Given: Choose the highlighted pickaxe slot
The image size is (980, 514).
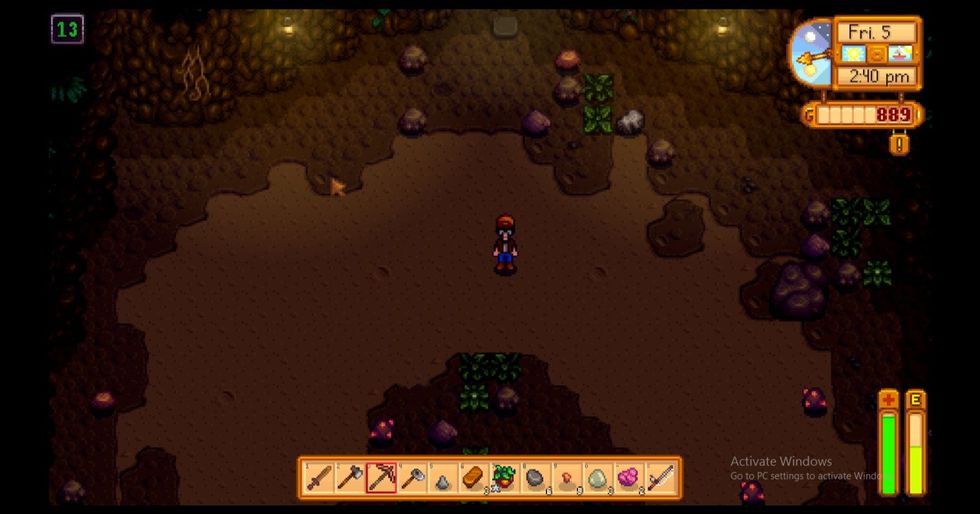Looking at the screenshot, I should tap(381, 478).
